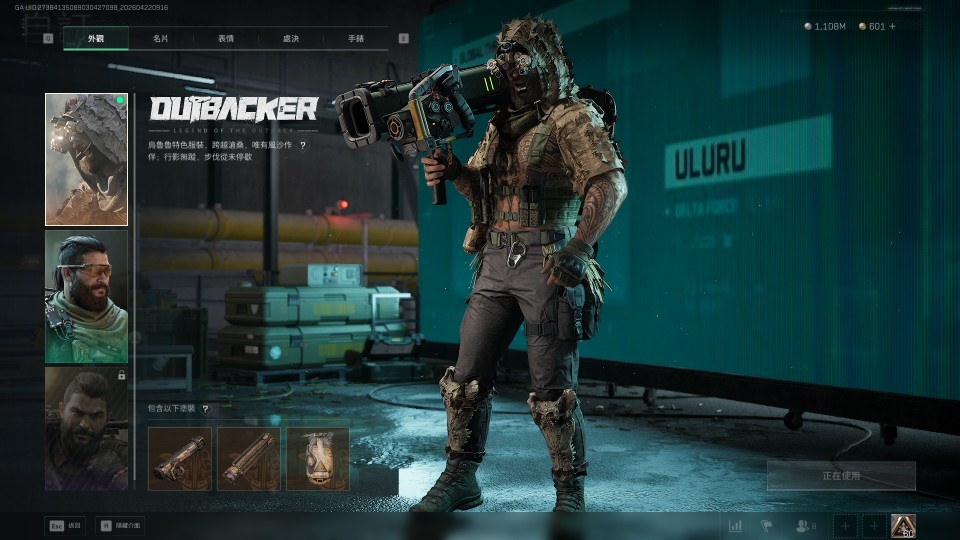Click the 正在使用 in-use button
Screen dimensions: 960x540
point(841,476)
